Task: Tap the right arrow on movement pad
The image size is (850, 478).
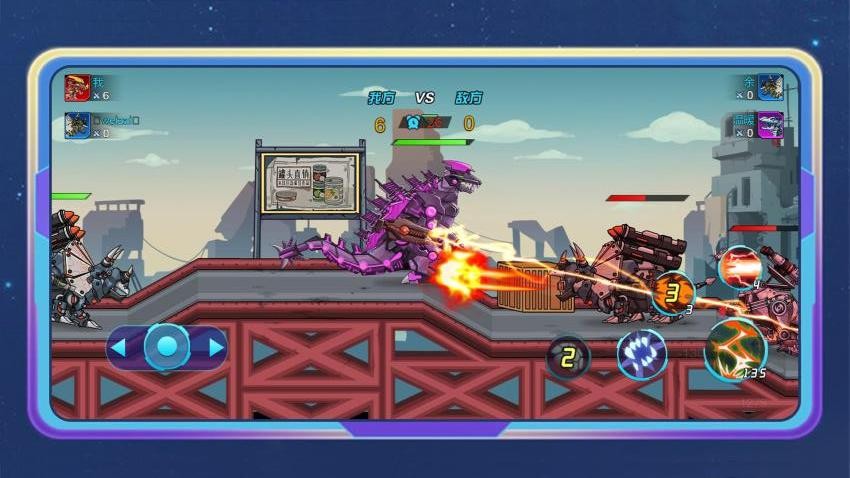Action: pyautogui.click(x=216, y=348)
